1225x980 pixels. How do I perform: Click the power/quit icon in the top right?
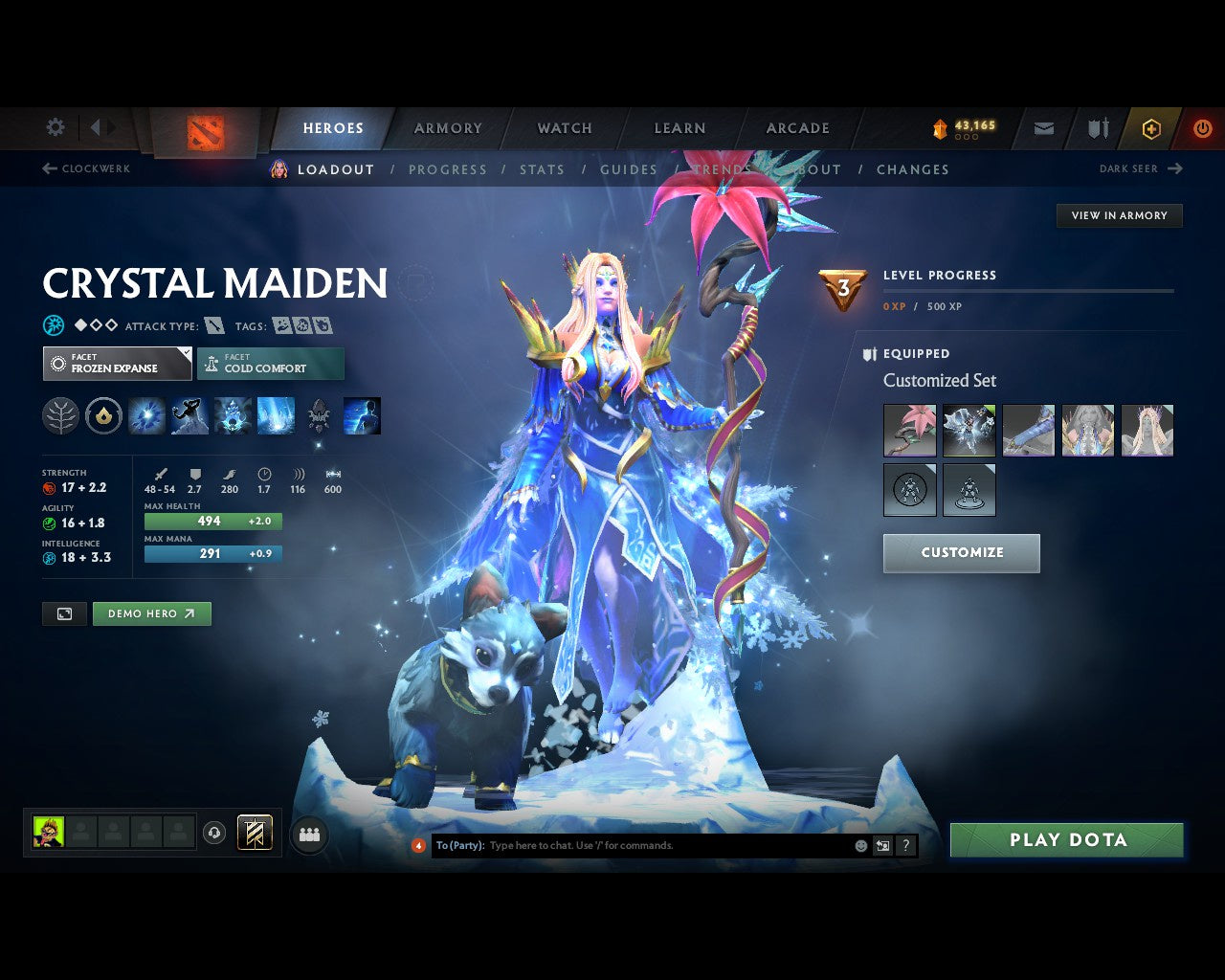(1203, 127)
